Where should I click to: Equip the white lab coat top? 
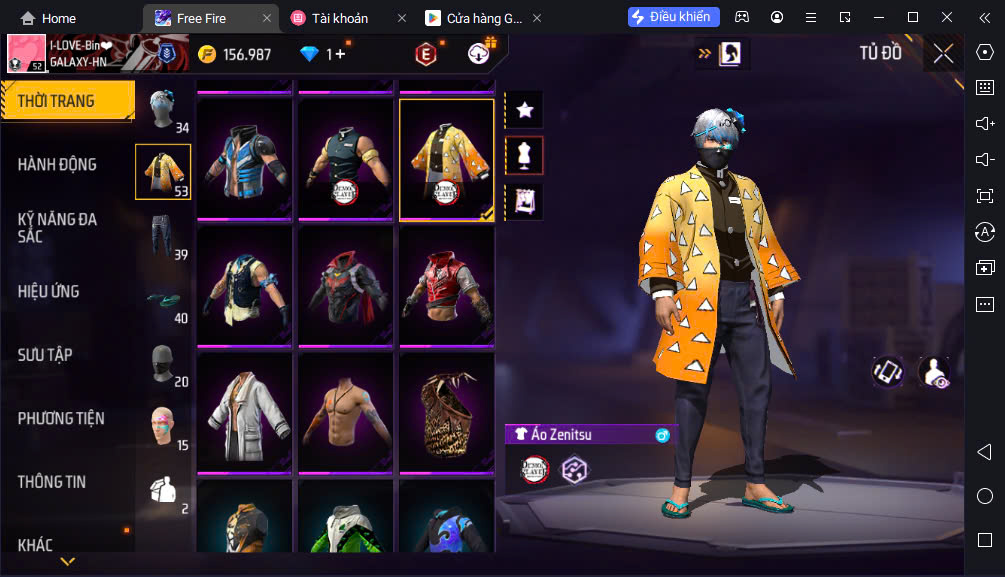(245, 411)
